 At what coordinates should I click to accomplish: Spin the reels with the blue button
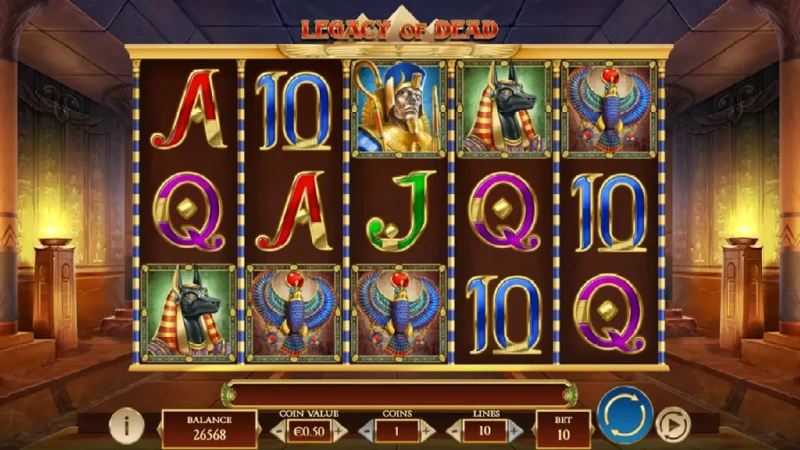pos(625,414)
